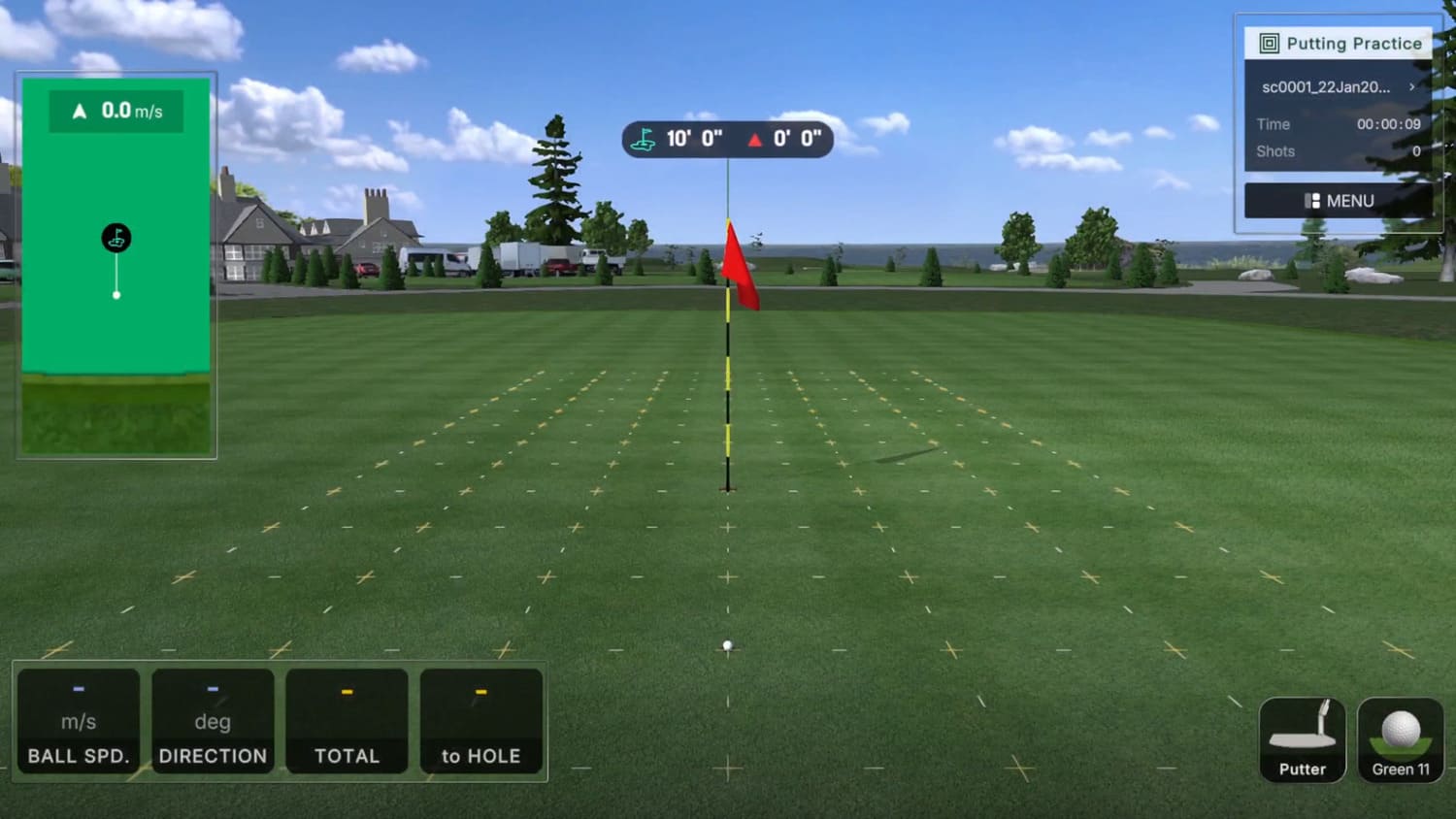The image size is (1456, 819).
Task: Toggle the BALL SPD. stat tile
Action: point(77,721)
